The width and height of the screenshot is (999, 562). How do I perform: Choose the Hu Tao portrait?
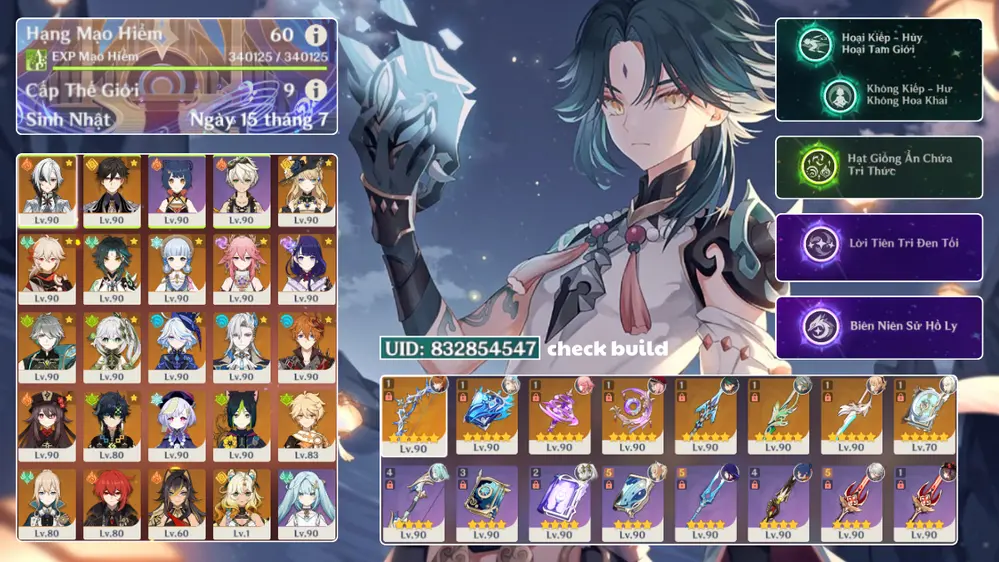coord(49,425)
